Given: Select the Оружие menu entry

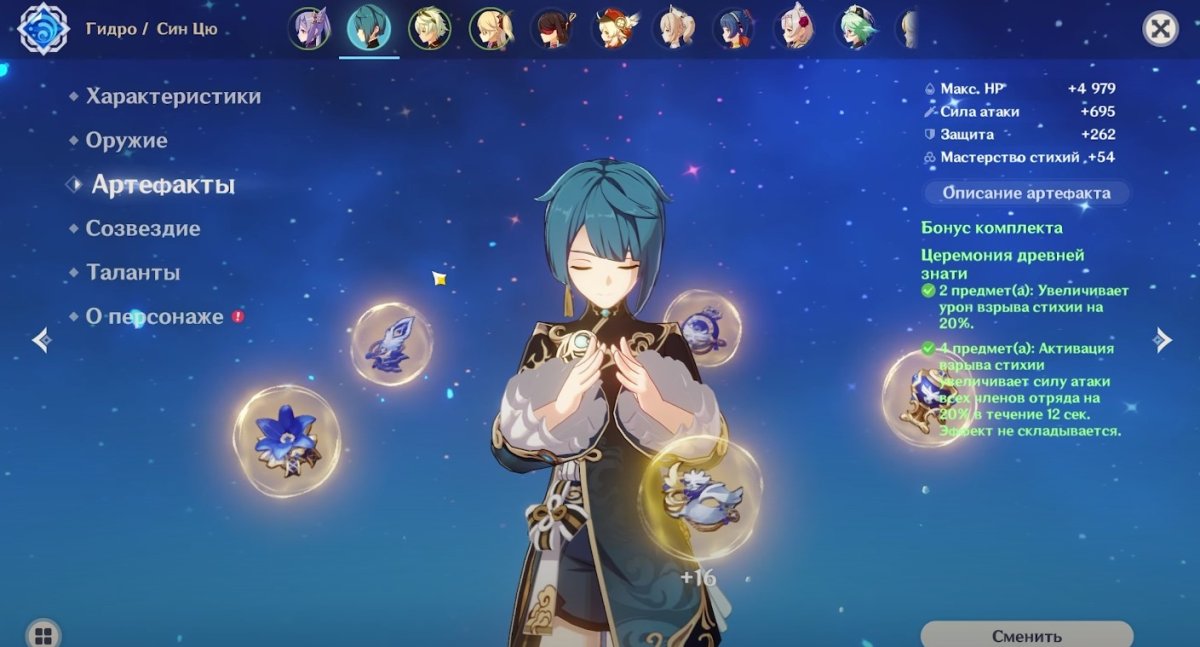Looking at the screenshot, I should 126,141.
